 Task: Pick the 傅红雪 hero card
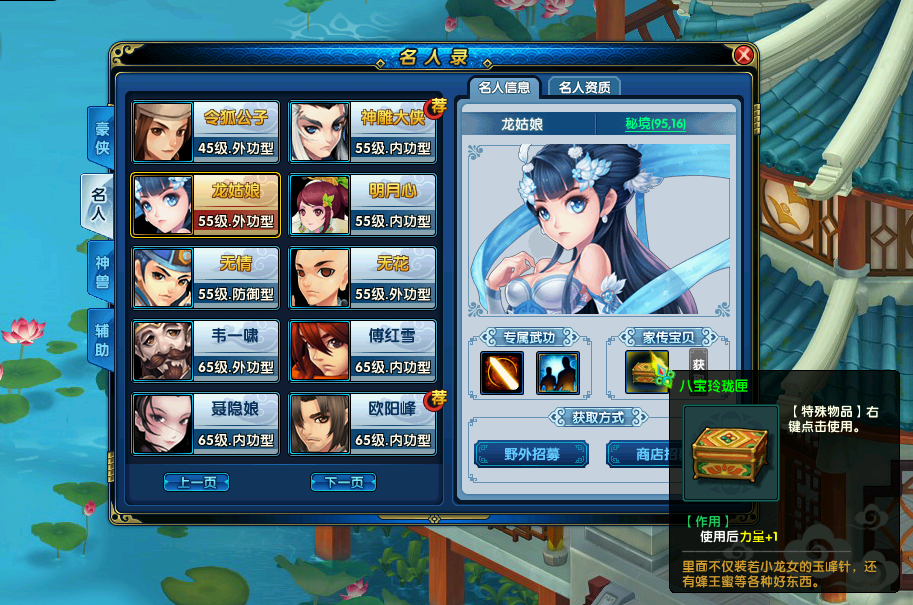pos(362,351)
